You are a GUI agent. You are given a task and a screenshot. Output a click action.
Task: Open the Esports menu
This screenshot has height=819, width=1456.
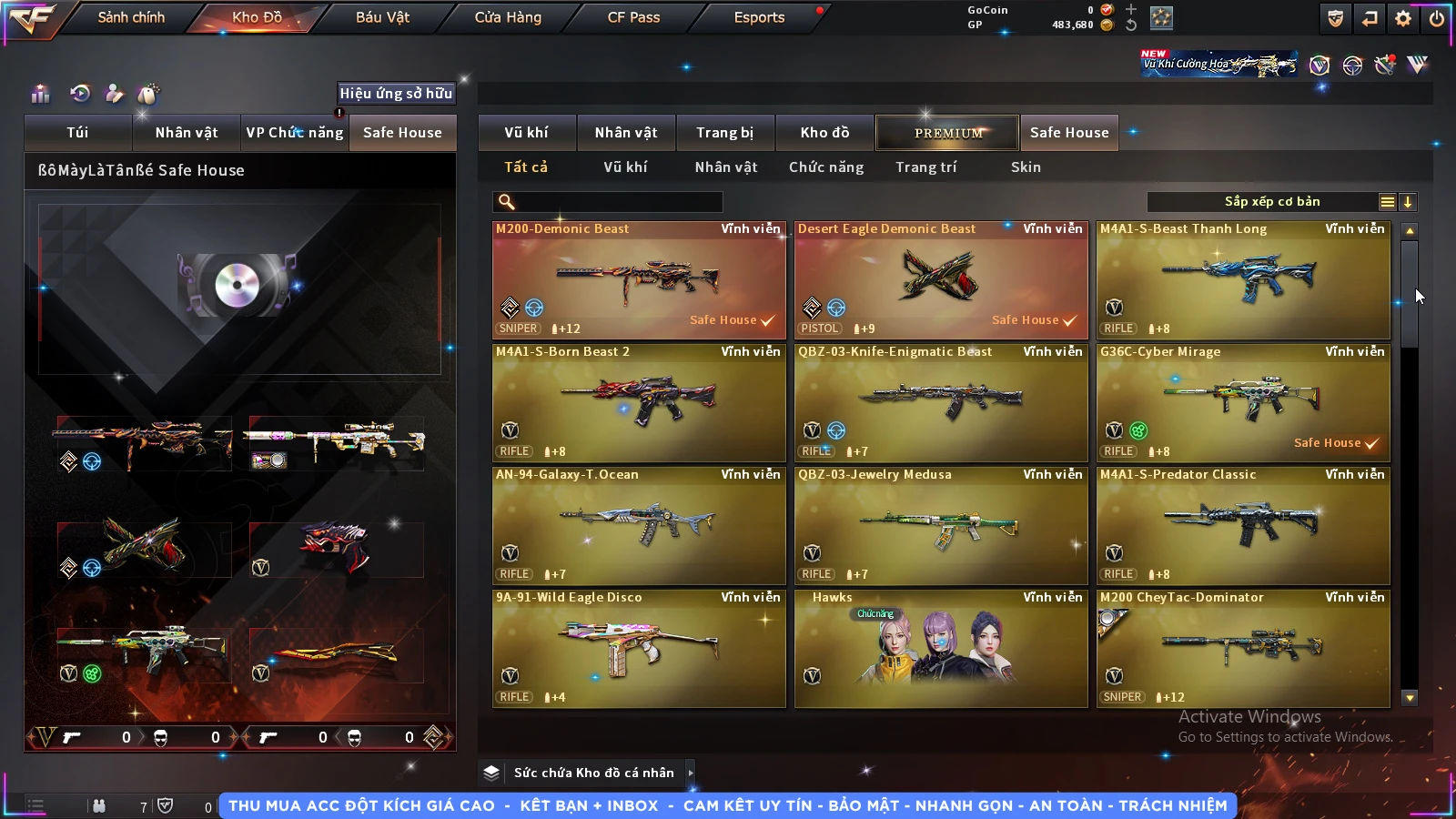pyautogui.click(x=759, y=17)
